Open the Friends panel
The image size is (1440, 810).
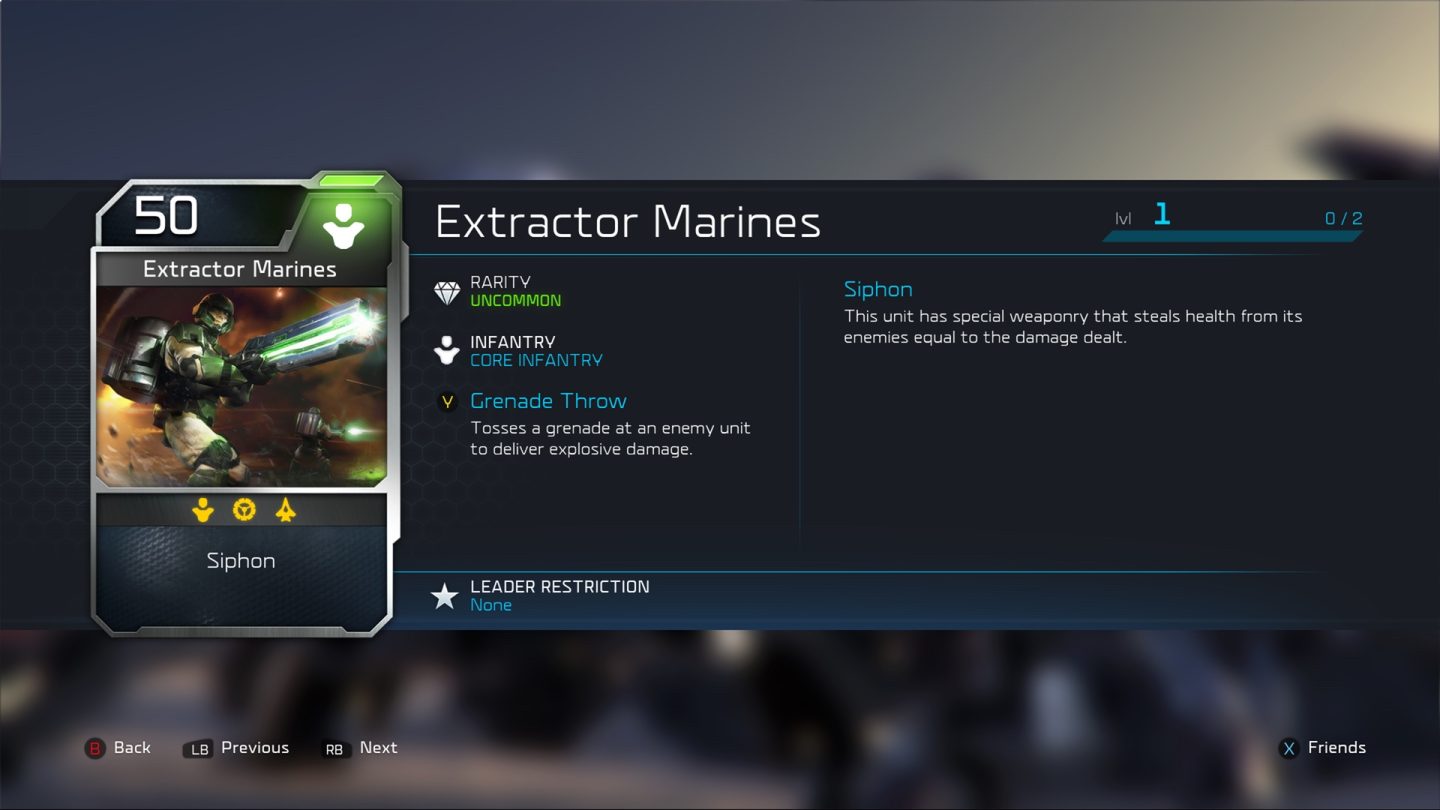point(1338,747)
